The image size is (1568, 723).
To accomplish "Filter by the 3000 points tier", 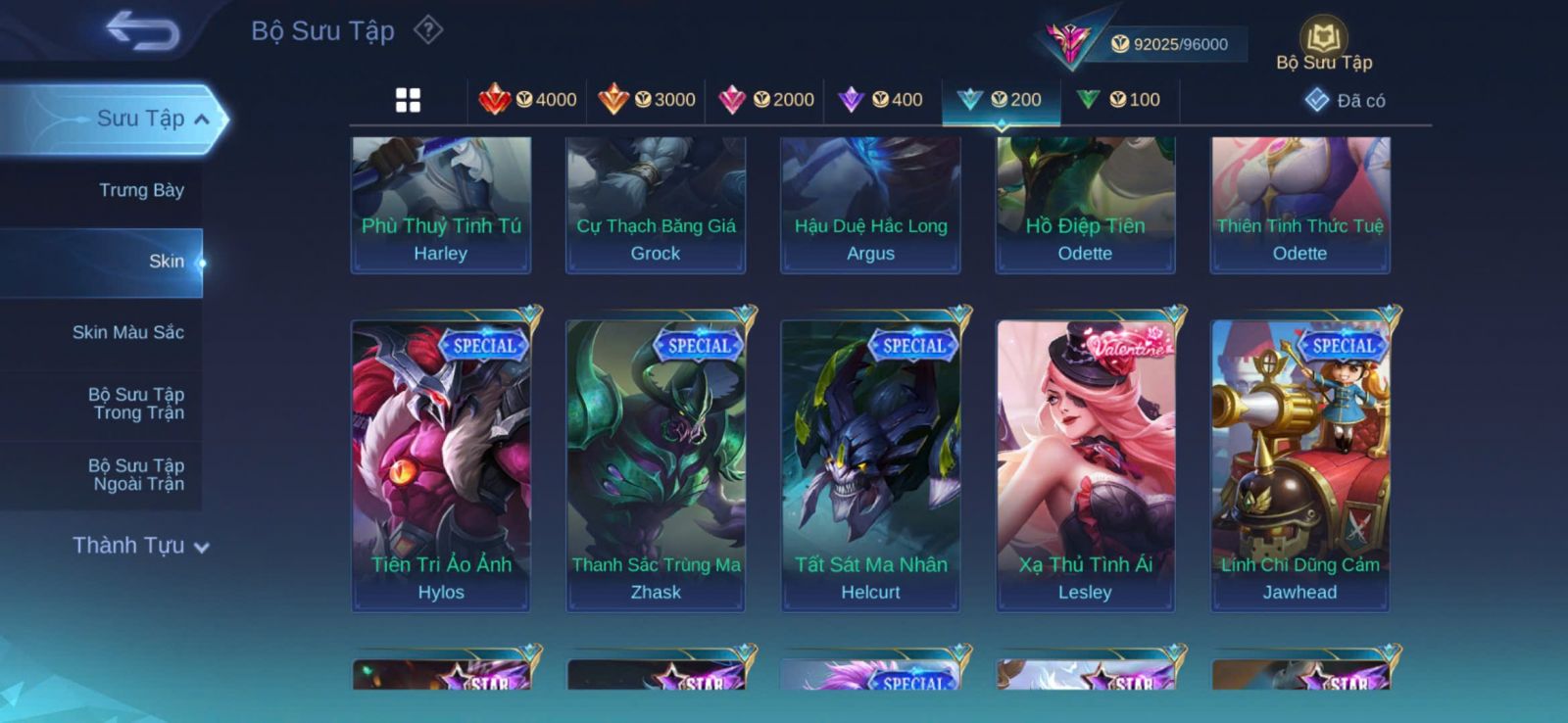I will click(647, 100).
